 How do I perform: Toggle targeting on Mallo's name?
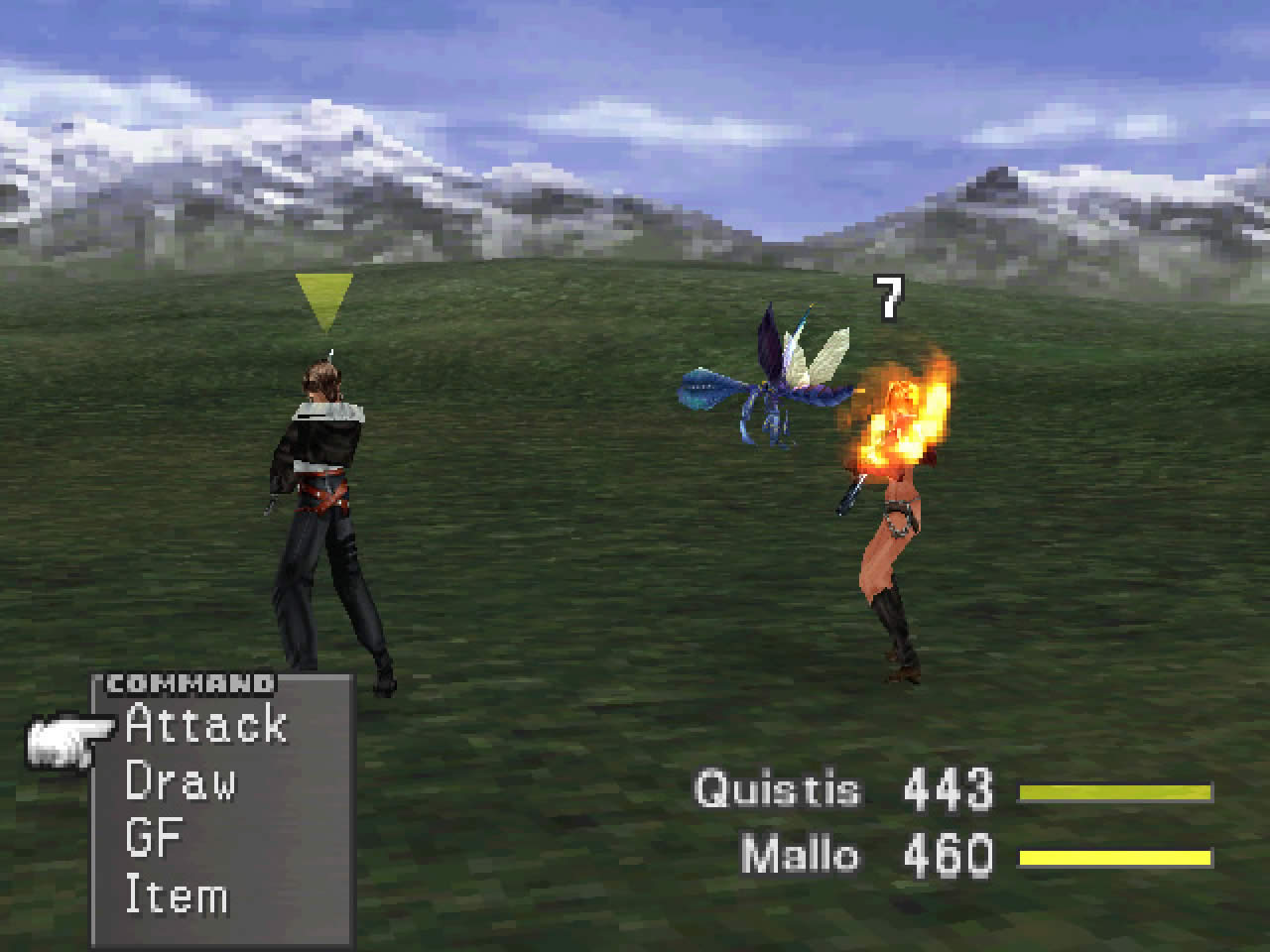click(799, 851)
